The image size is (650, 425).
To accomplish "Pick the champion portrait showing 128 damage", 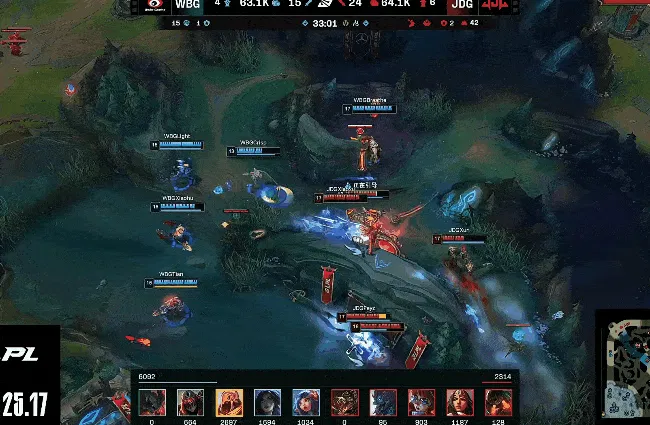I will [498, 402].
